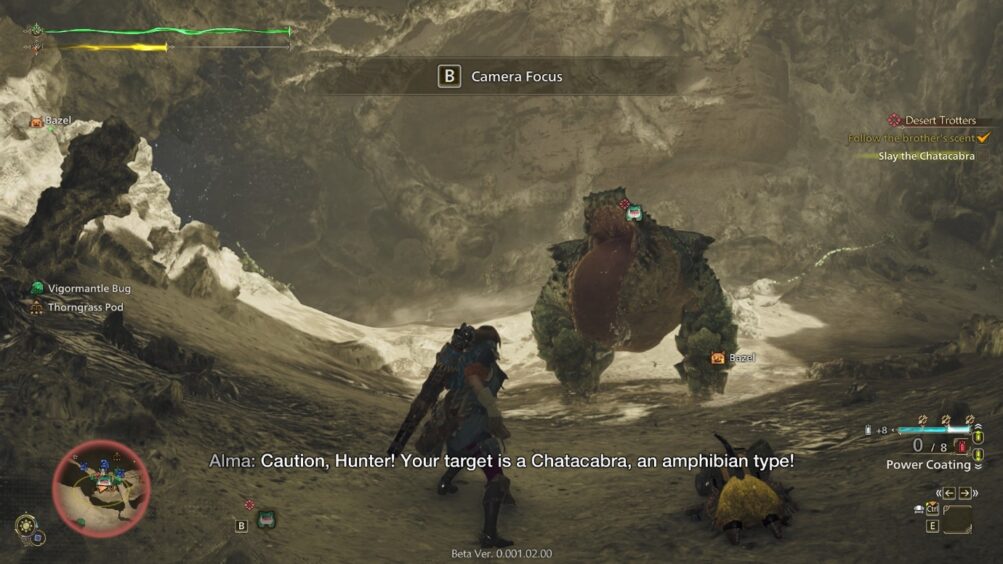Open the circular minimap
This screenshot has height=564, width=1003.
tap(101, 489)
